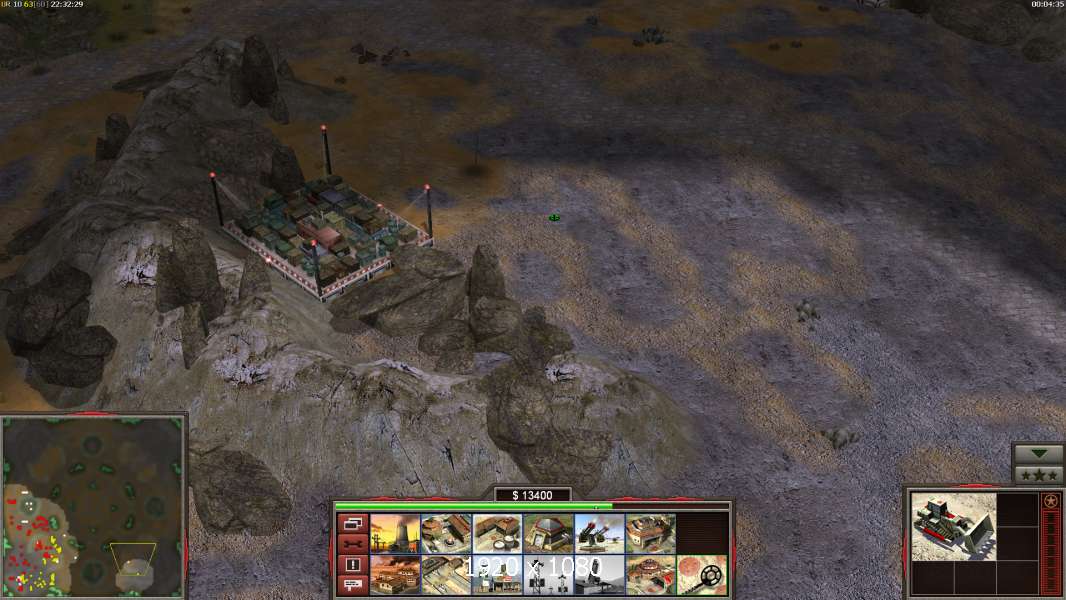Open the chat message button
The image size is (1066, 600).
352,584
